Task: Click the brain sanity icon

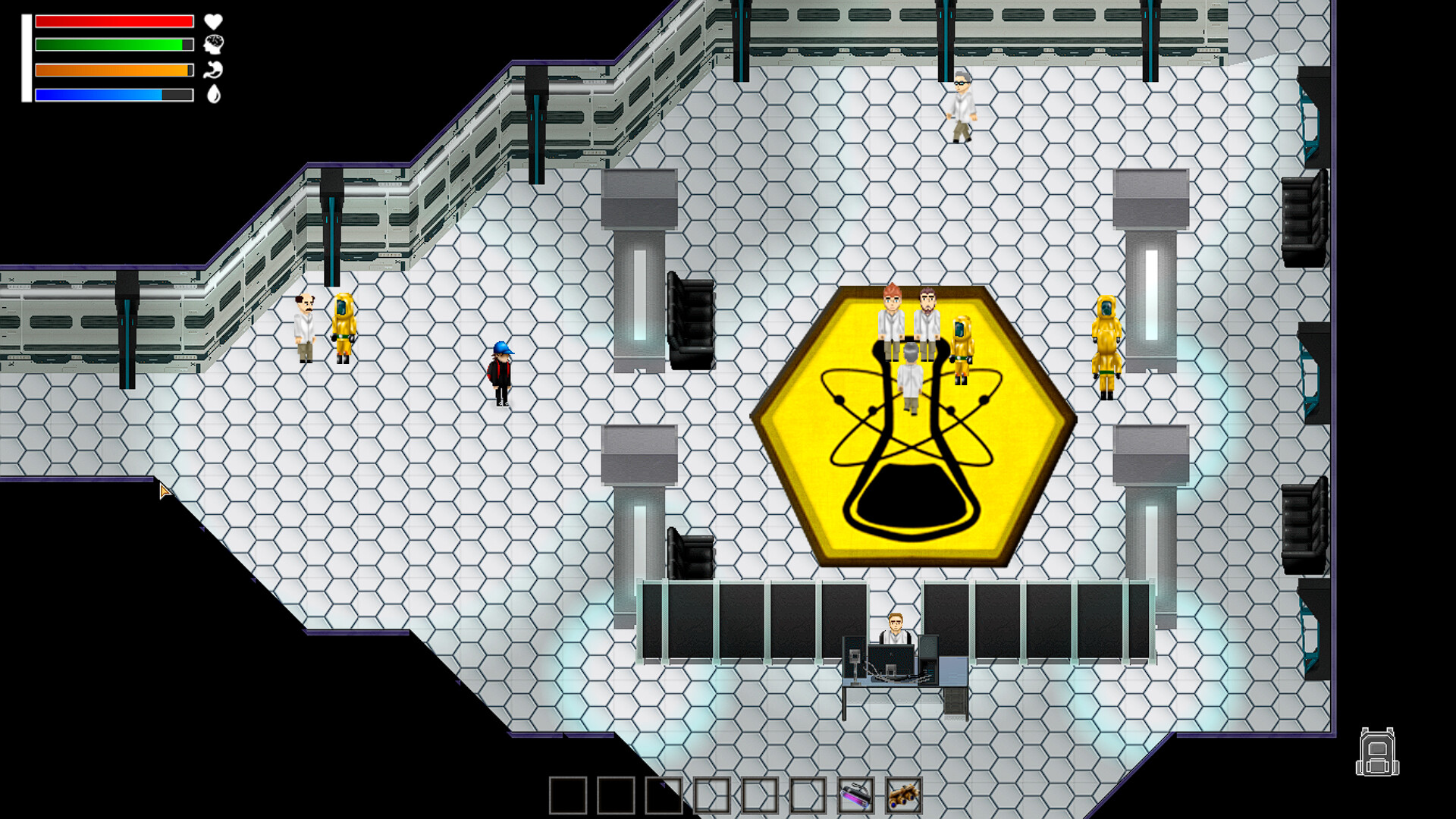Action: coord(213,45)
